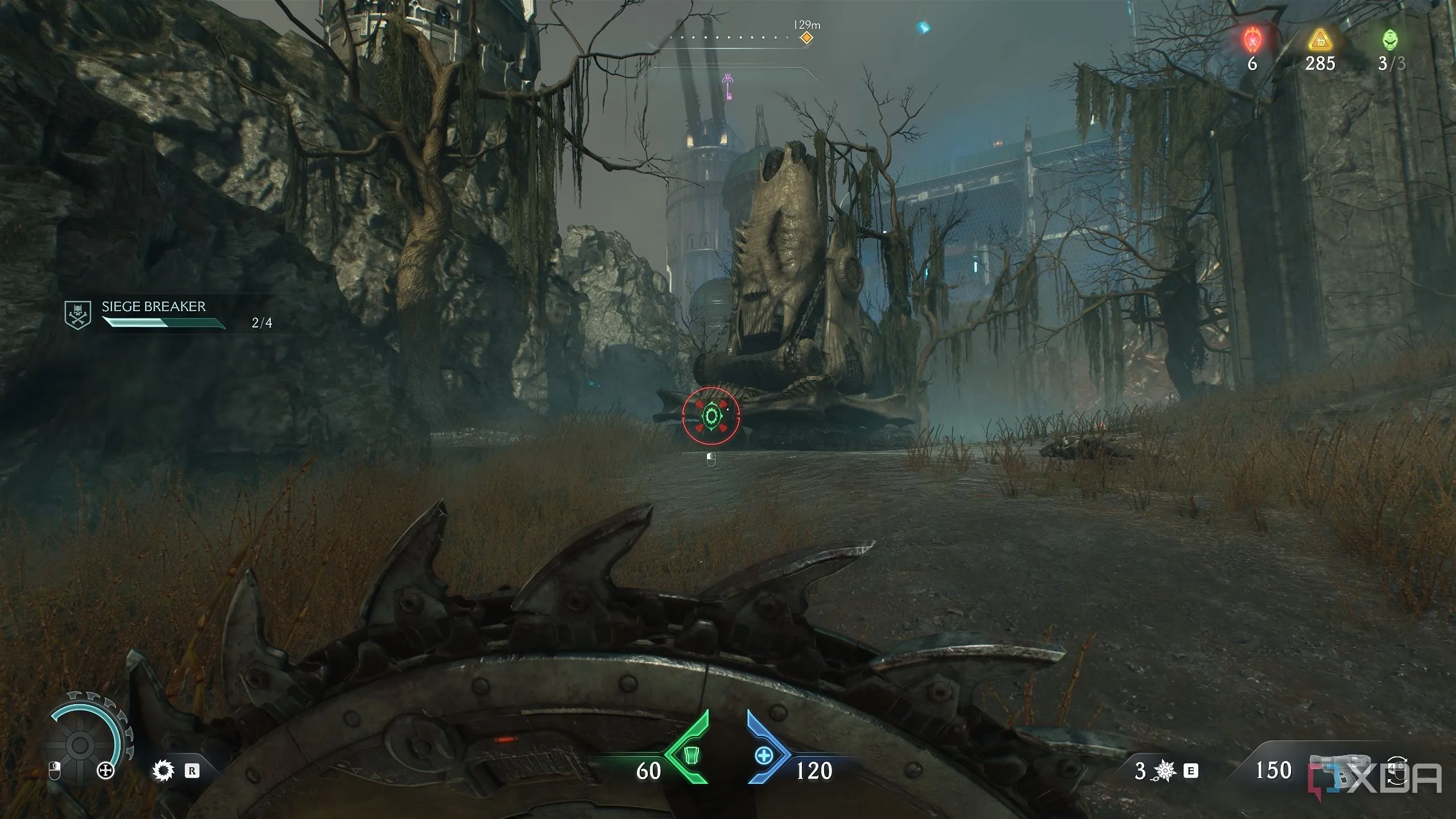
Task: Select the green helmet extra lives icon
Action: coord(1390,40)
